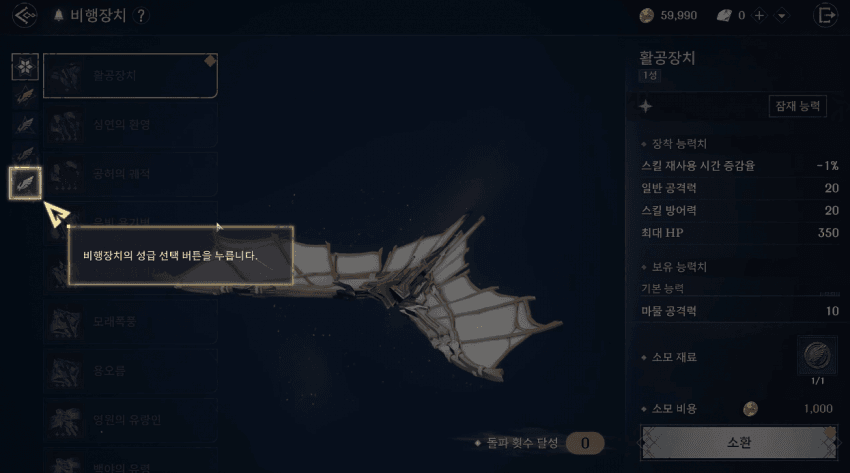
Task: Inspect the required material medal slot
Action: 817,356
